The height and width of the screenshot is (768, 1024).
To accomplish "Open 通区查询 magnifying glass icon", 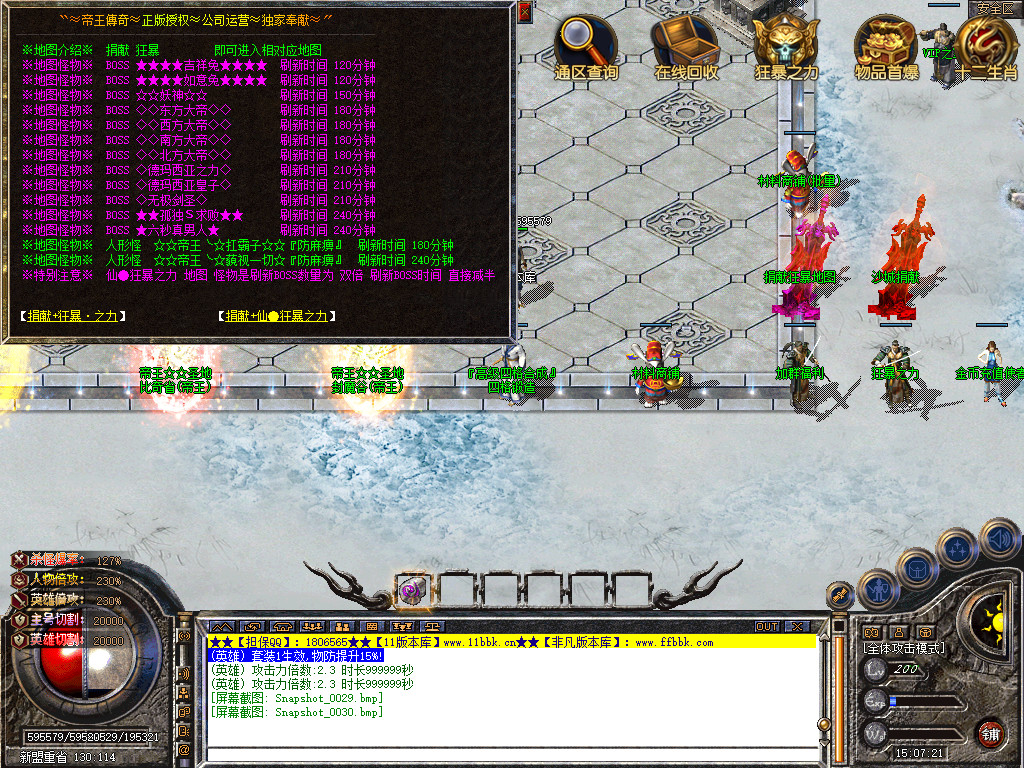I will tap(586, 40).
